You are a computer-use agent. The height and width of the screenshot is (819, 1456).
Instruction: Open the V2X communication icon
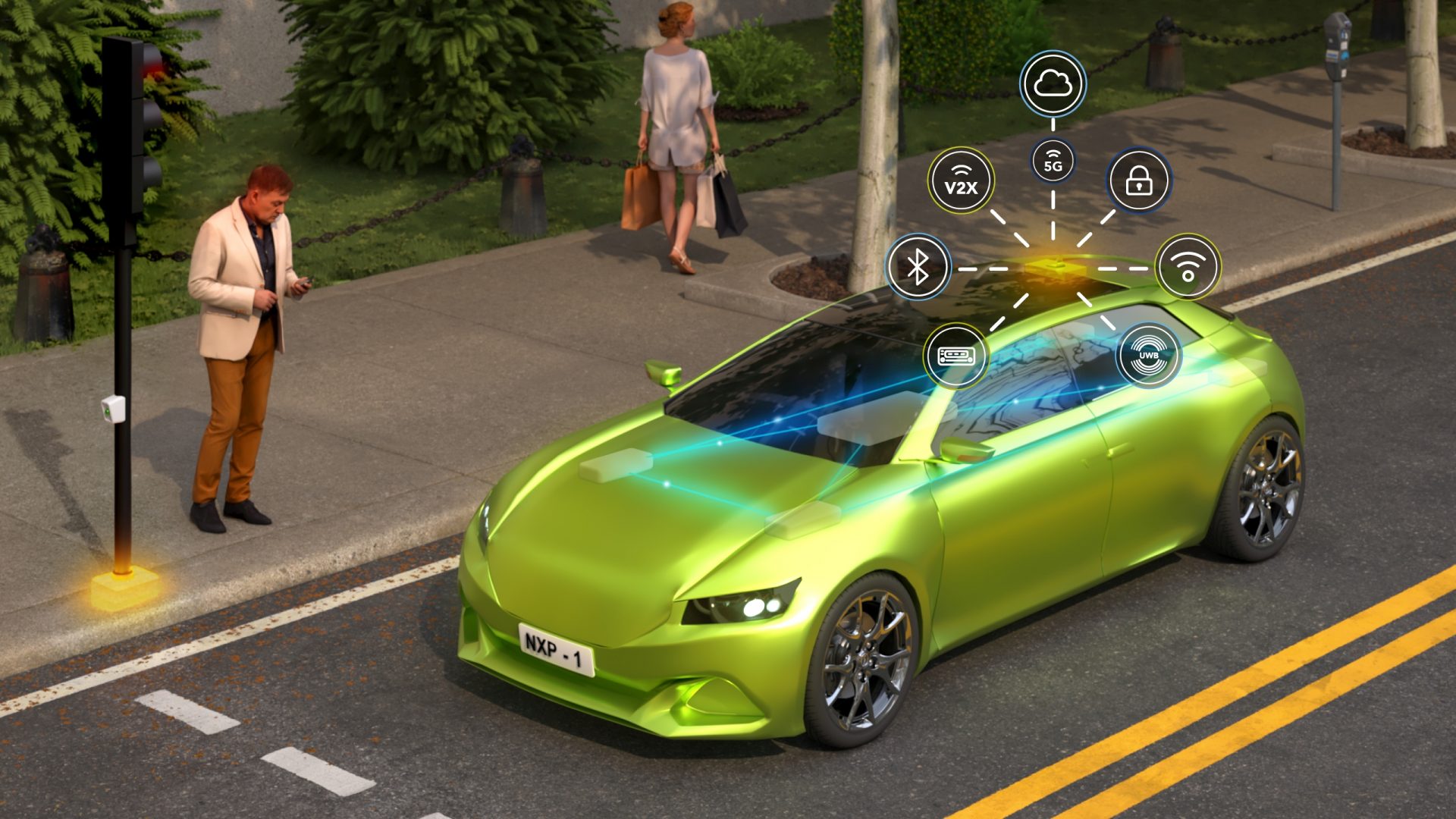pyautogui.click(x=961, y=181)
